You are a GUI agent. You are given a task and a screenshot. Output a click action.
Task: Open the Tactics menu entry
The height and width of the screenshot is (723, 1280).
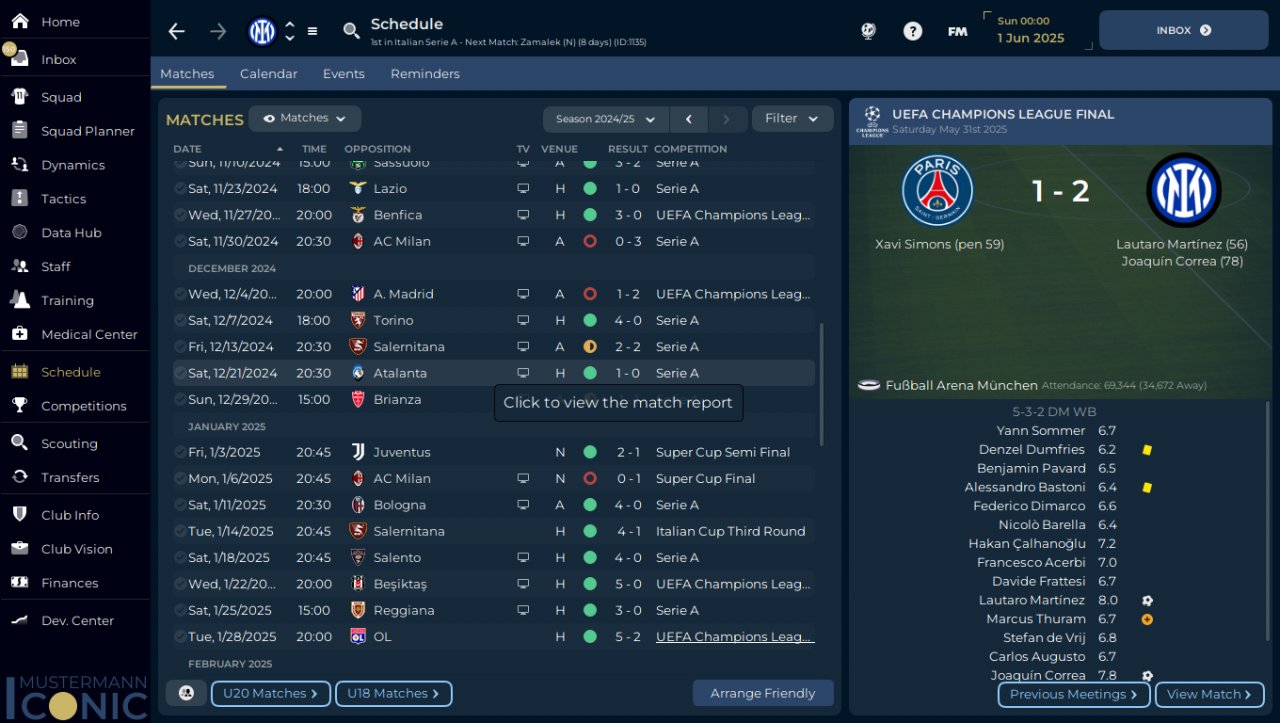coord(63,199)
